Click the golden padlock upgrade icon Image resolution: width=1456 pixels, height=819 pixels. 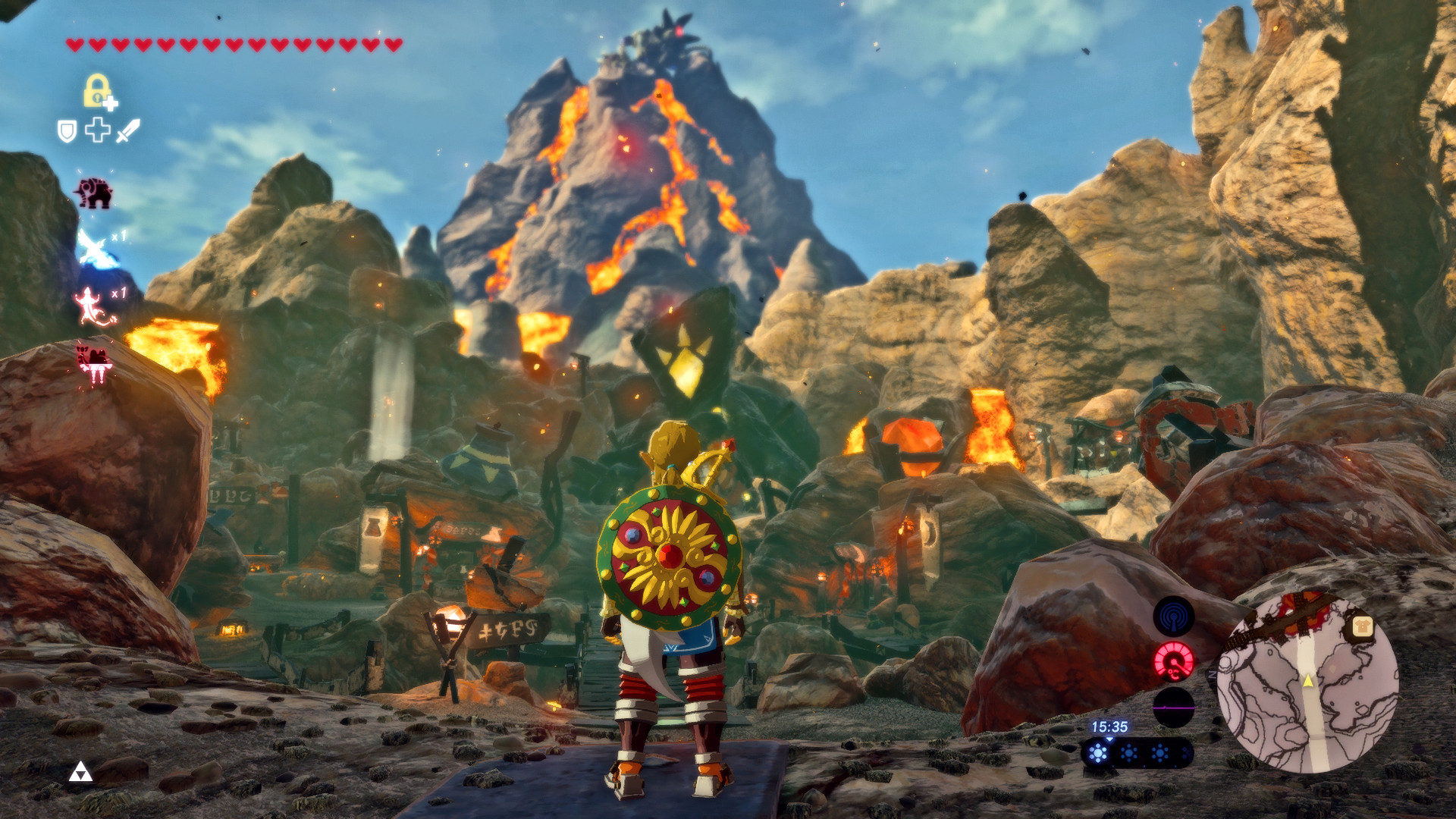tap(97, 91)
